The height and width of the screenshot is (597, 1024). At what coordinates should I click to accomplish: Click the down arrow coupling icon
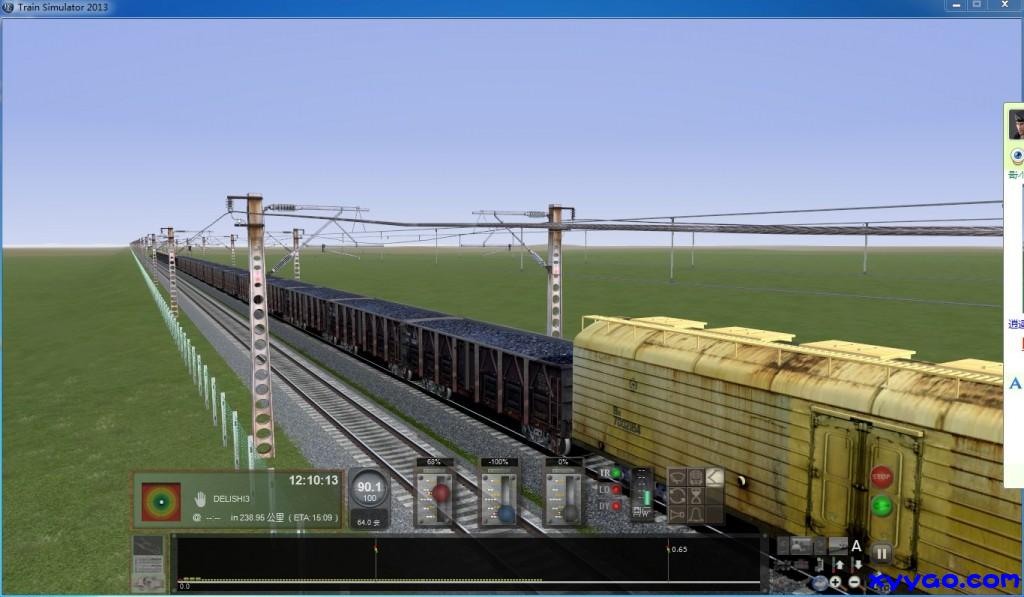click(857, 565)
